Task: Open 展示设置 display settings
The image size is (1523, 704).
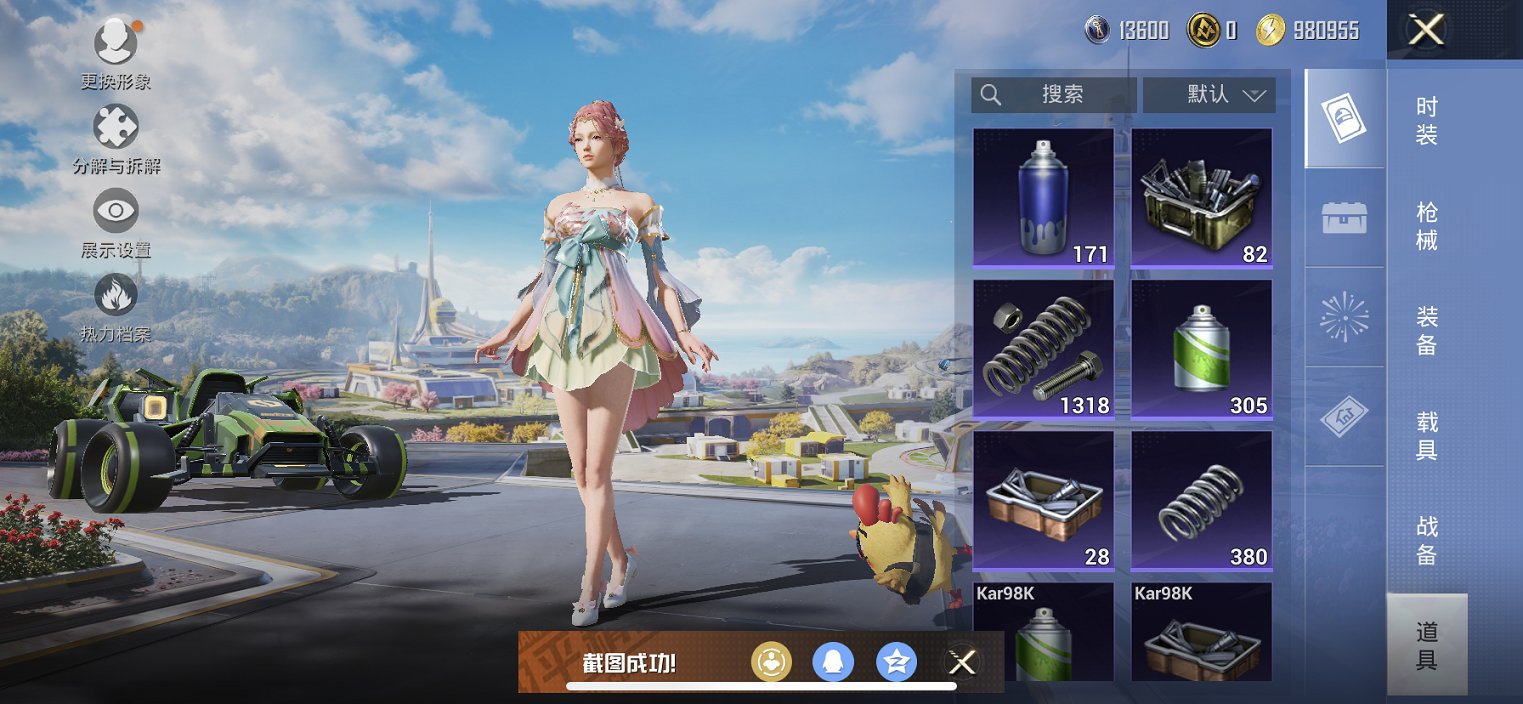Action: click(x=116, y=213)
